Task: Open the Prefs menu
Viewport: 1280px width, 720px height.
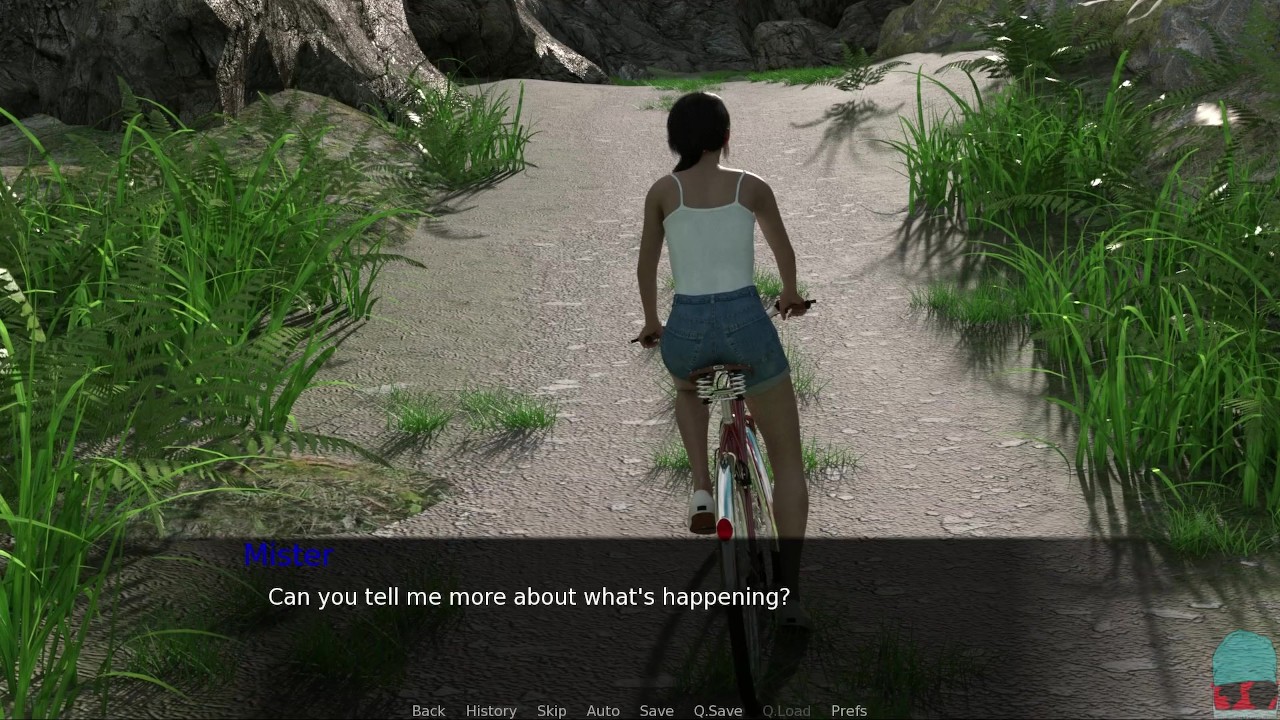Action: [x=849, y=710]
